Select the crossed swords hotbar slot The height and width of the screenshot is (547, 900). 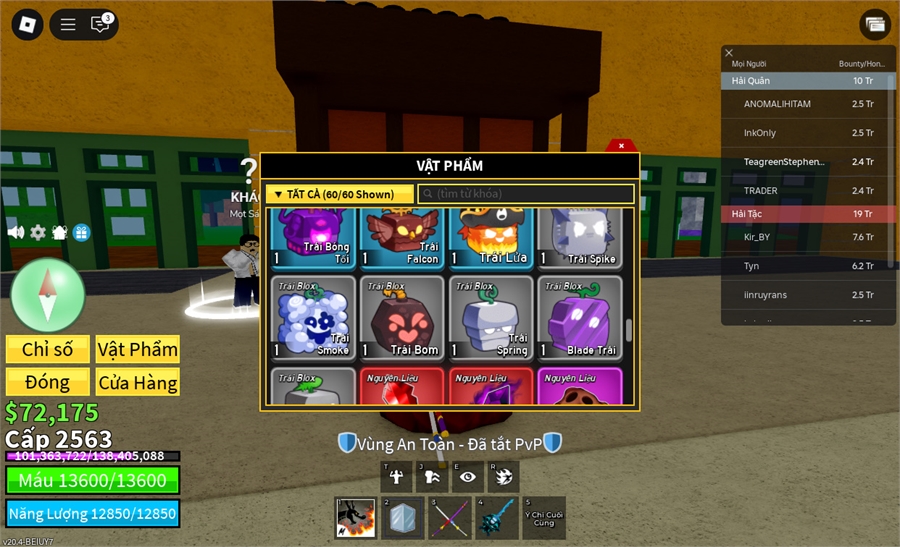449,518
